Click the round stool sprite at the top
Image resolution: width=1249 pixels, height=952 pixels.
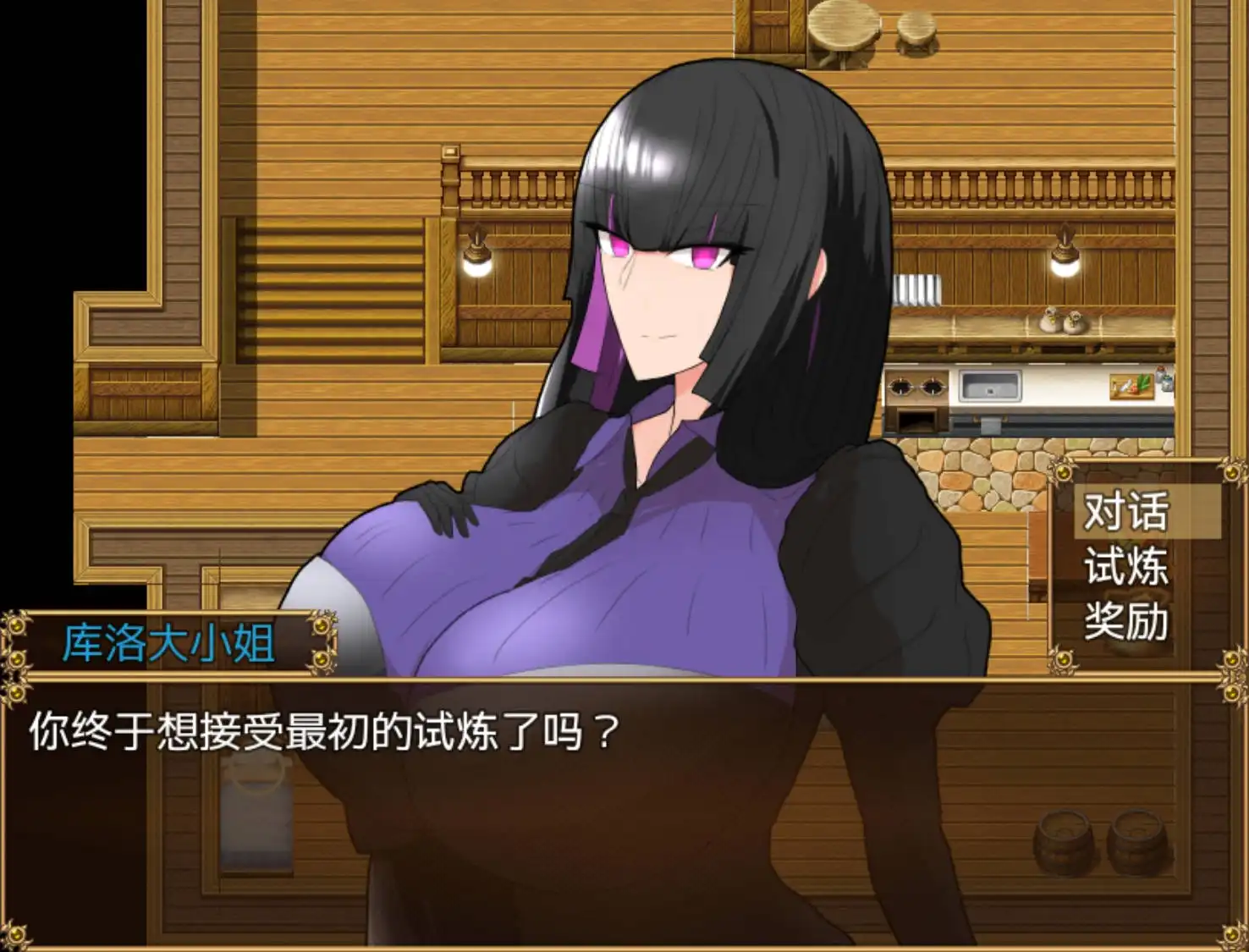916,30
